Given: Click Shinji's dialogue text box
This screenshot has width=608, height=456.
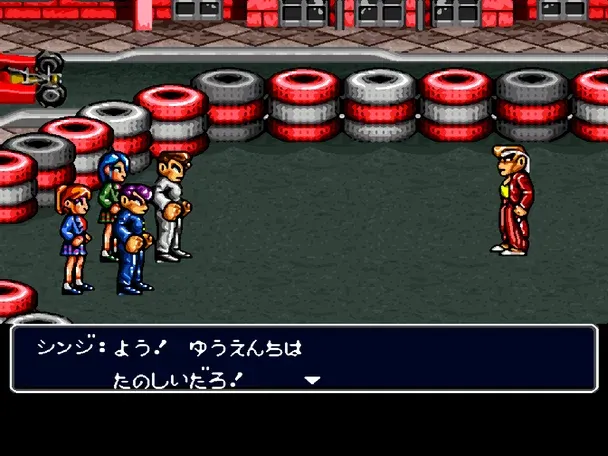Looking at the screenshot, I should tap(303, 358).
